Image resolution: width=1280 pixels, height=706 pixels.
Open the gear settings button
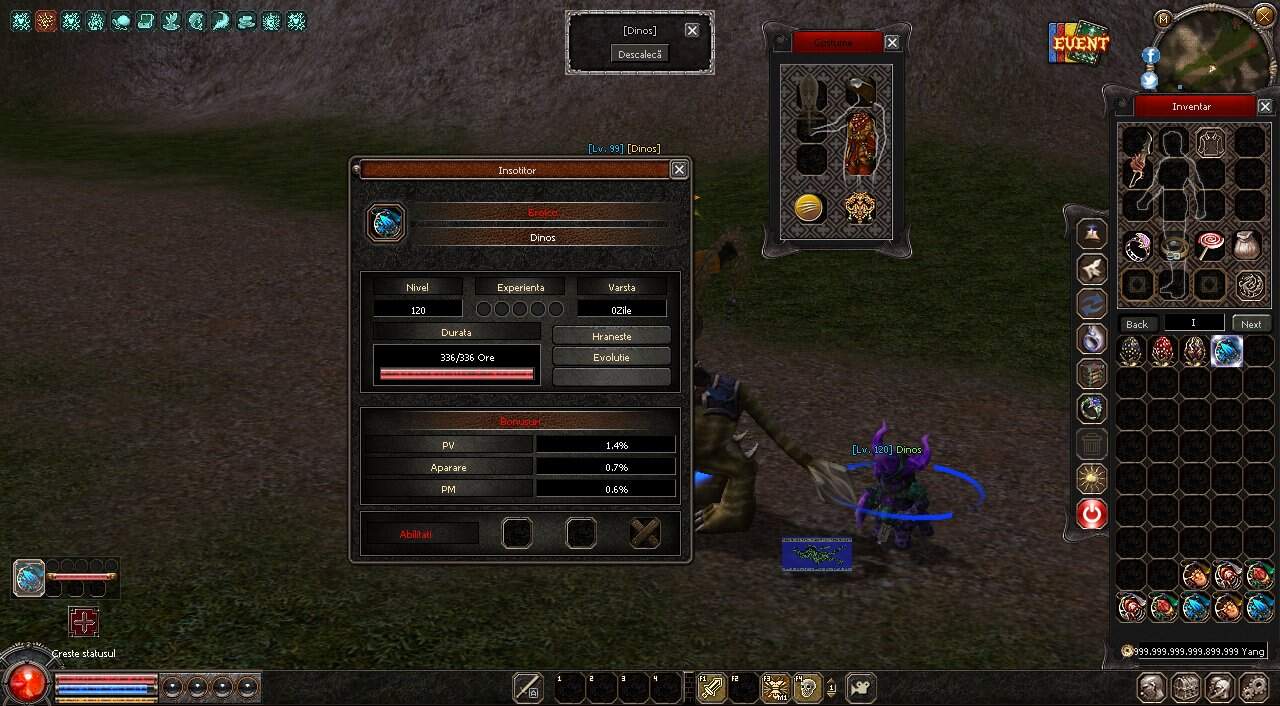pyautogui.click(x=1254, y=688)
